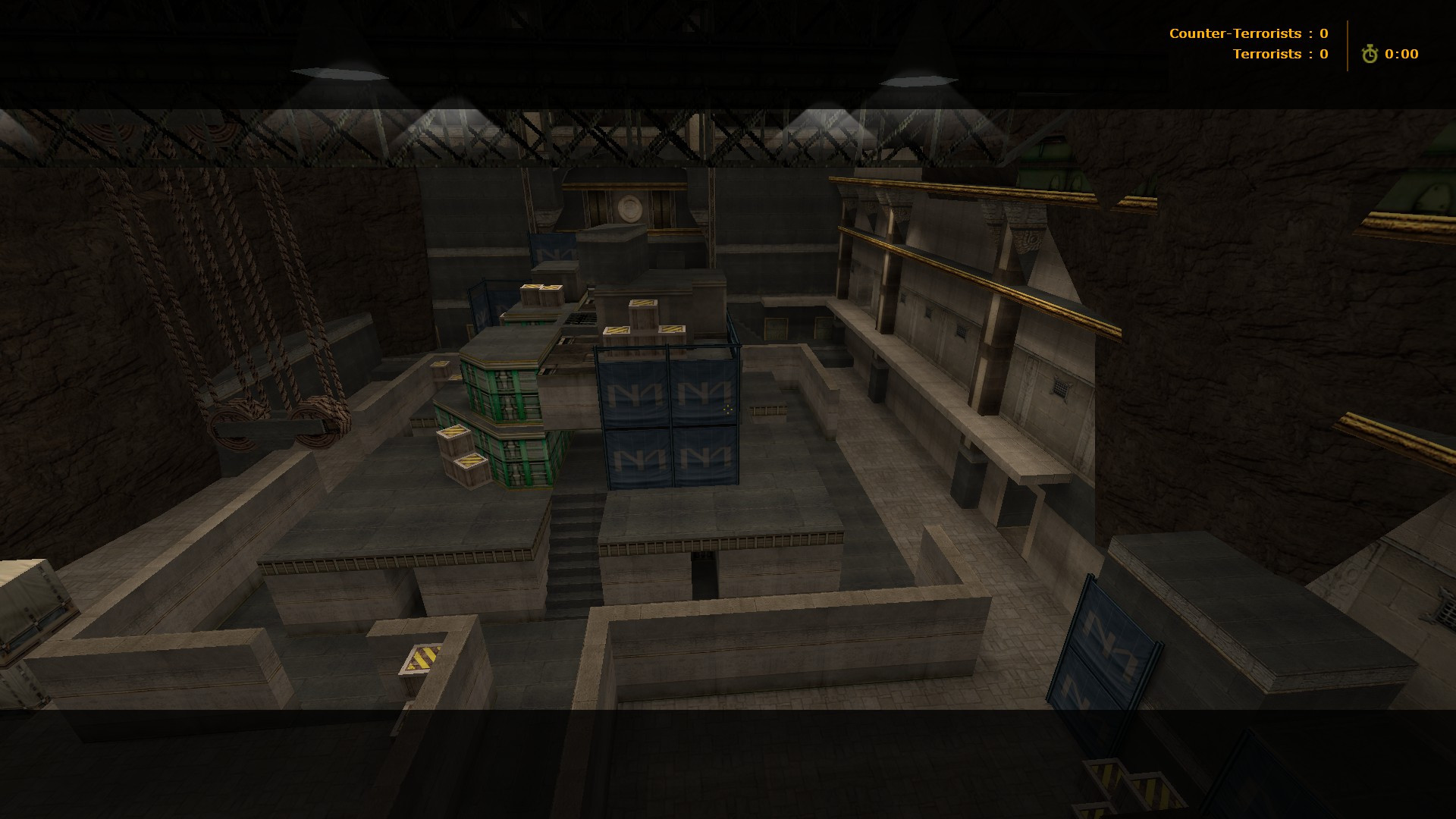Image resolution: width=1456 pixels, height=819 pixels.
Task: Click the 0:00 round timer text
Action: [x=1401, y=54]
